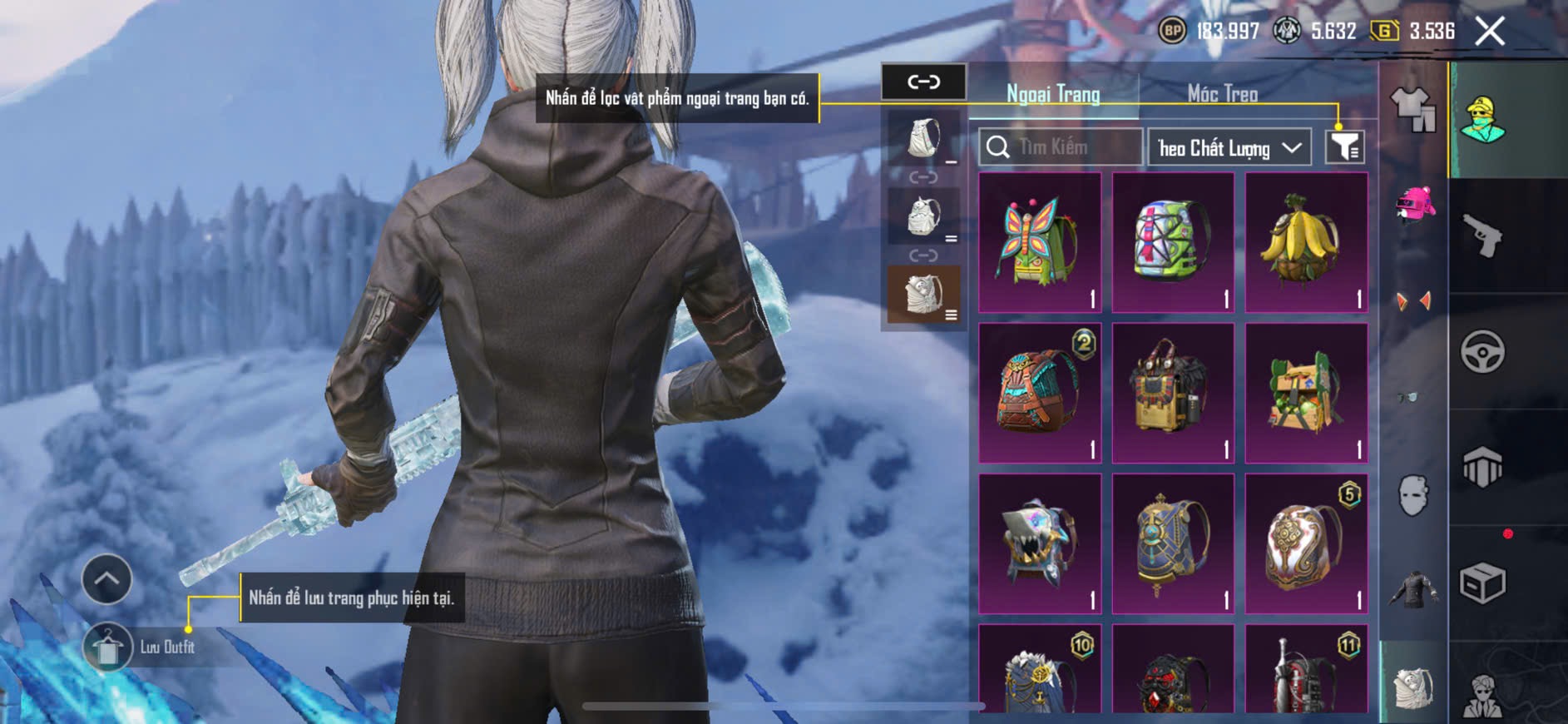Pick the shark-head backpack skin
Image resolution: width=1568 pixels, height=724 pixels.
coord(1040,543)
